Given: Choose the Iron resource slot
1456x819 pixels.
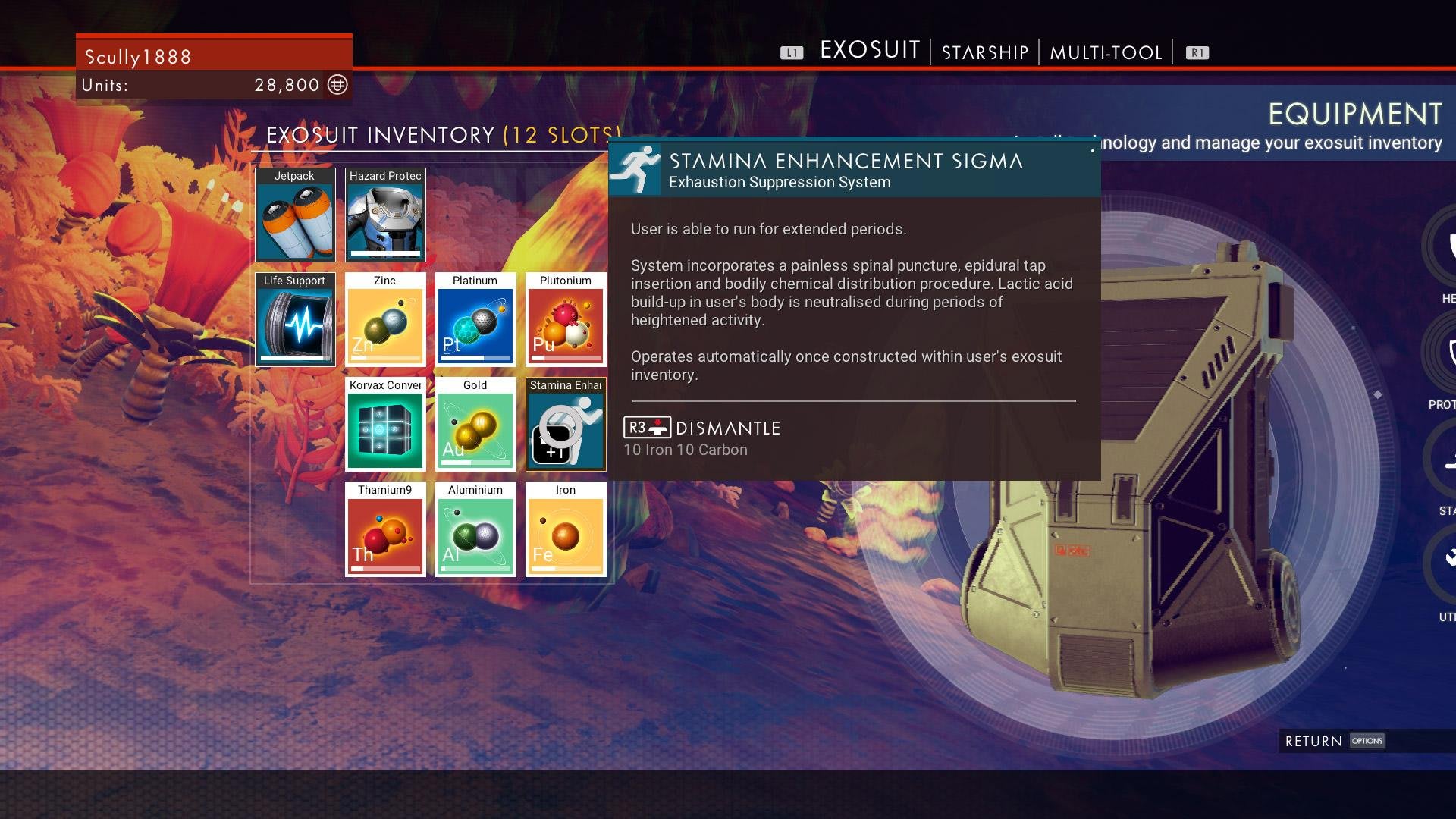Looking at the screenshot, I should (x=566, y=529).
